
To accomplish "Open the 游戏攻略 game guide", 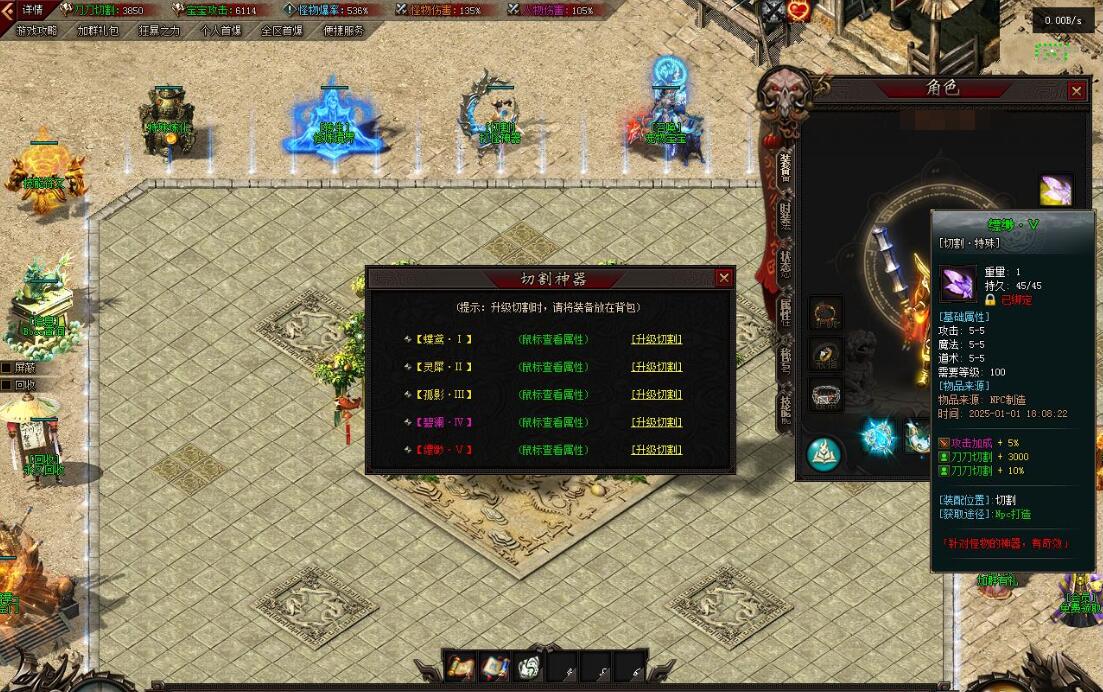I will tap(36, 30).
